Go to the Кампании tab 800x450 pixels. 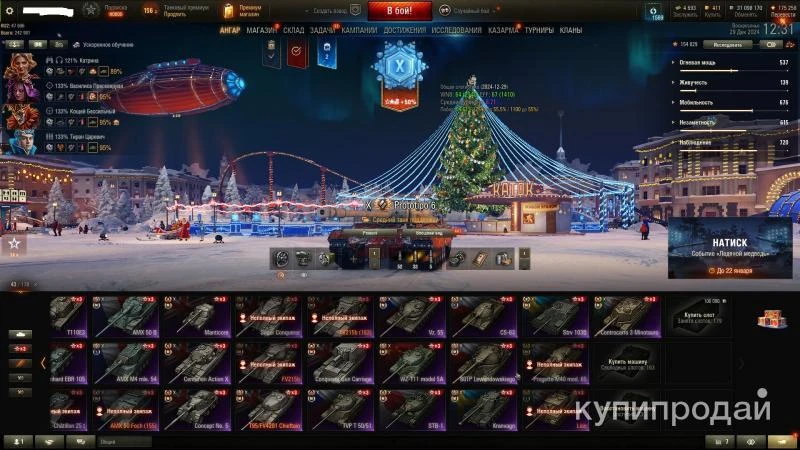[x=359, y=31]
